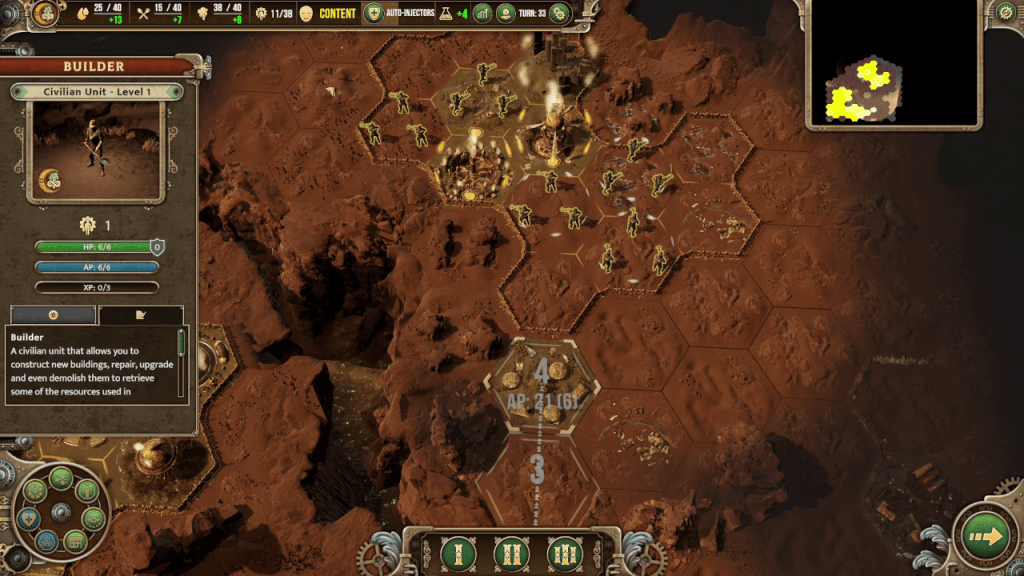
Task: Select the double-pillar build option
Action: tap(510, 553)
